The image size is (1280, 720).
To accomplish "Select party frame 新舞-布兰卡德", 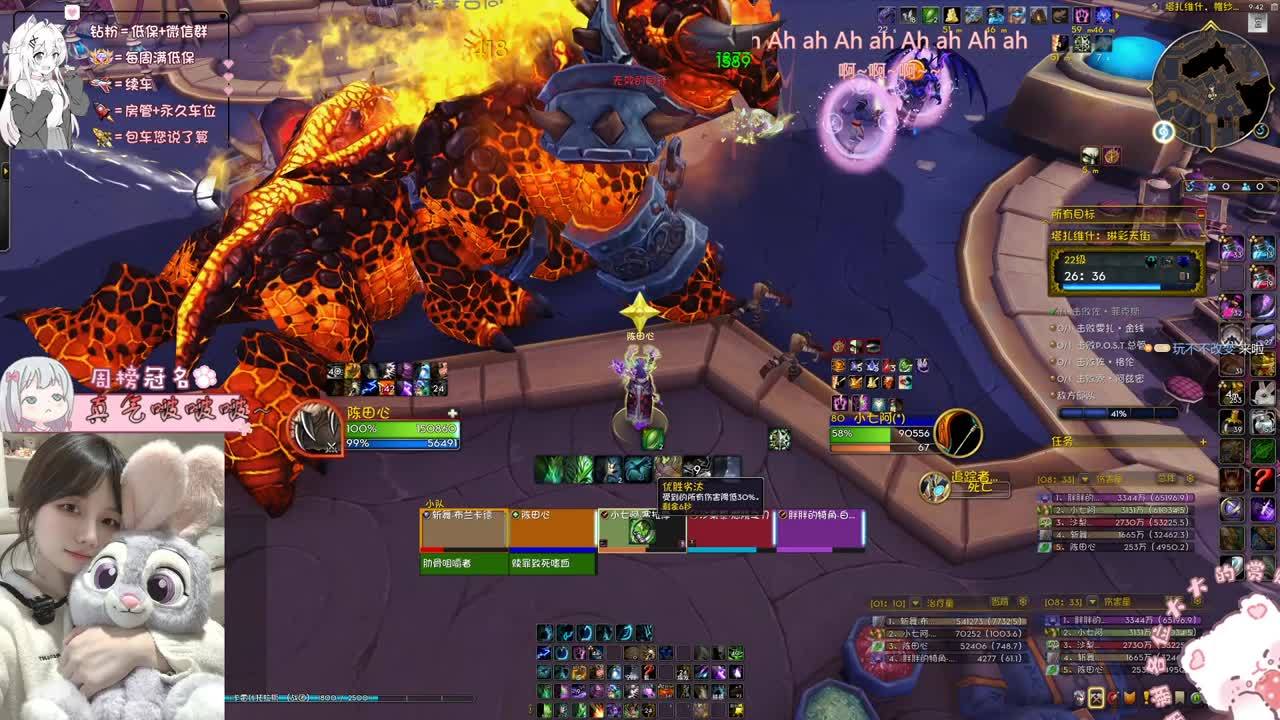I will pos(463,529).
